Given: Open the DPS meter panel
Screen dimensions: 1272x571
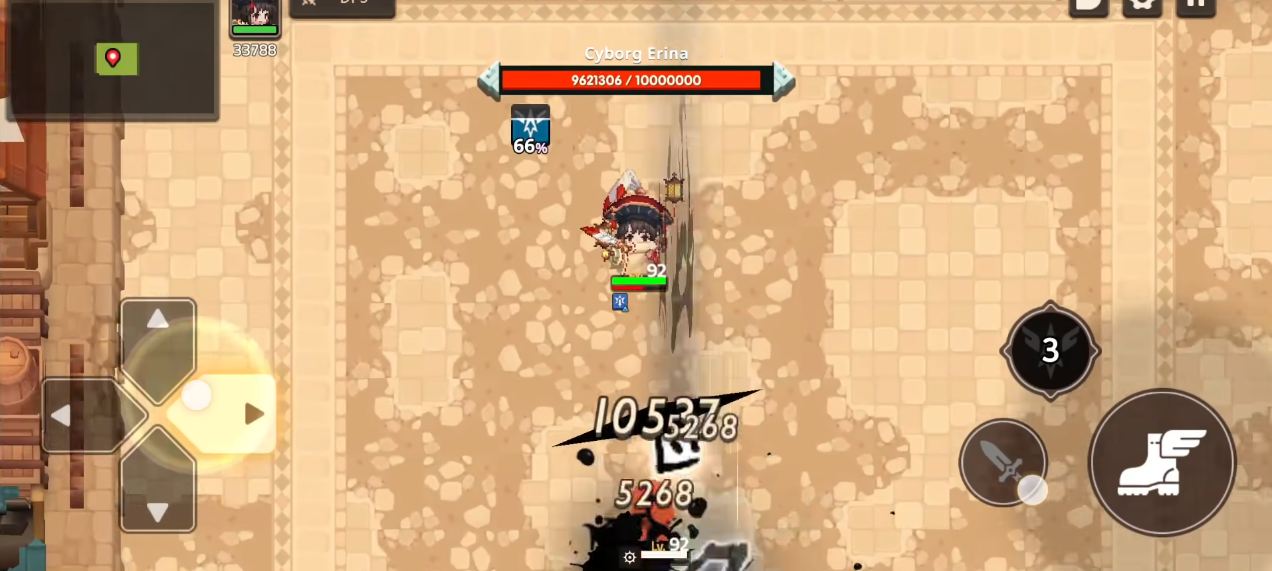Looking at the screenshot, I should (342, 7).
